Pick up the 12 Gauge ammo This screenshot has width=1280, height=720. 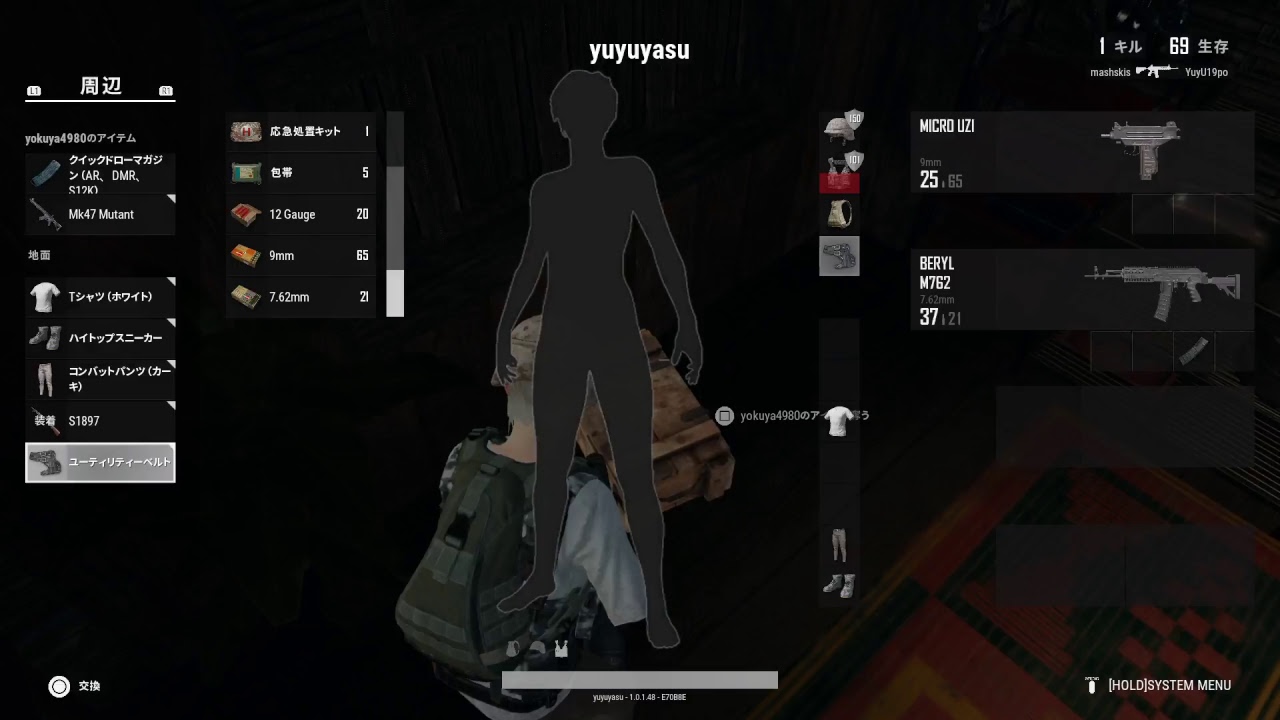[300, 214]
